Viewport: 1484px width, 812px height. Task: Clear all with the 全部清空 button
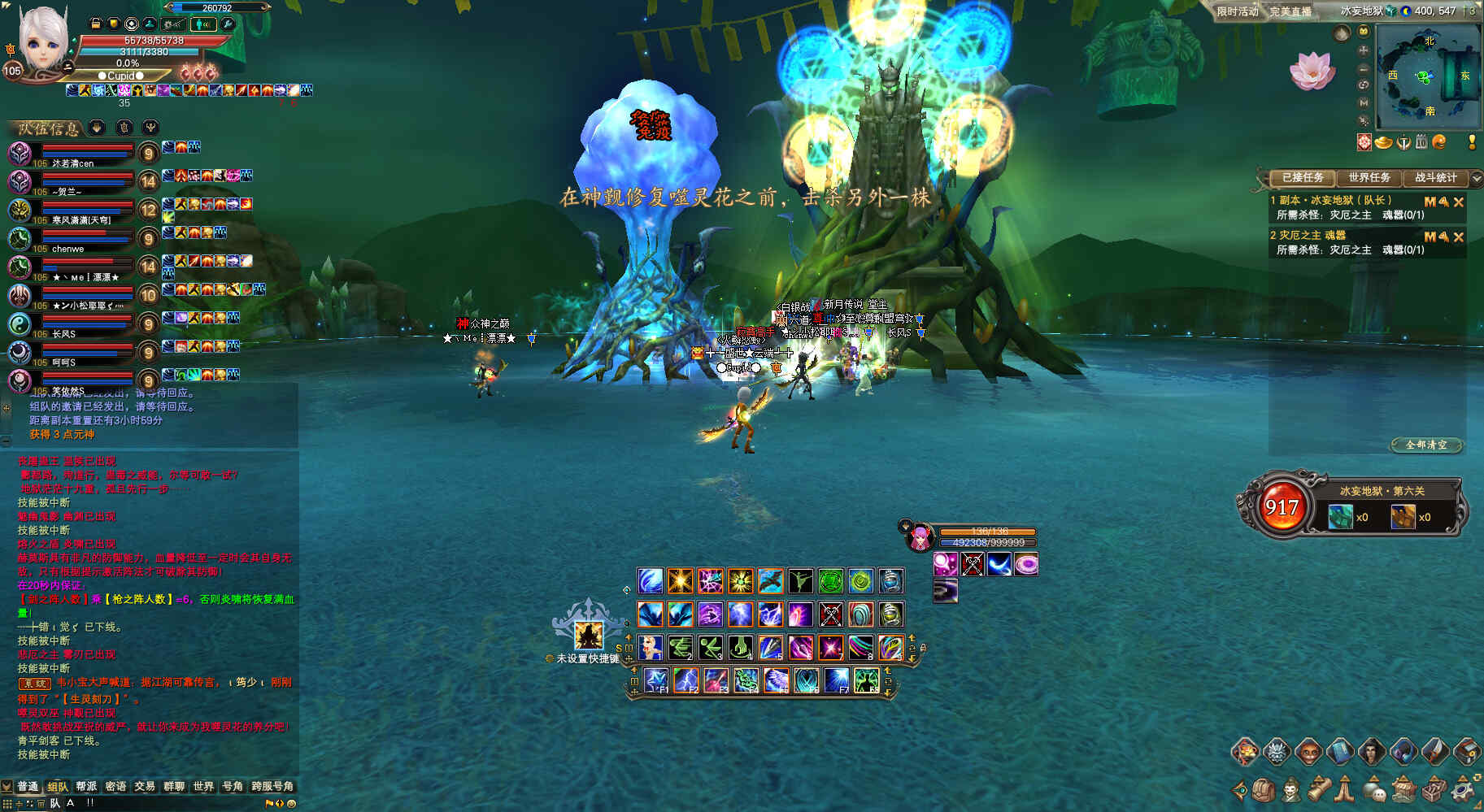pyautogui.click(x=1426, y=445)
